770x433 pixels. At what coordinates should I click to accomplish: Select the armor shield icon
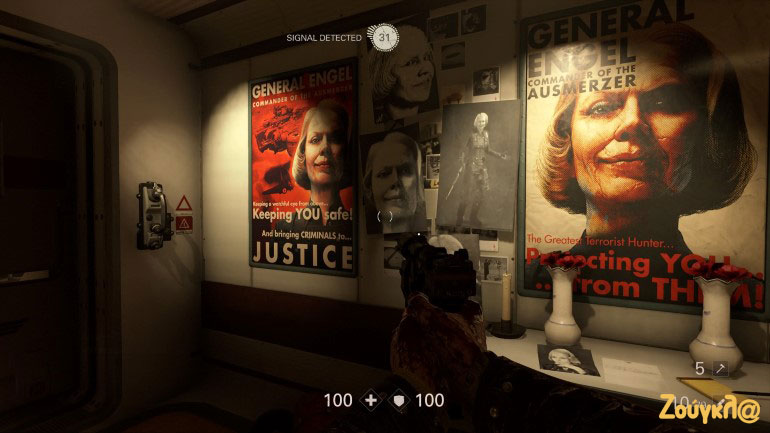pos(398,400)
